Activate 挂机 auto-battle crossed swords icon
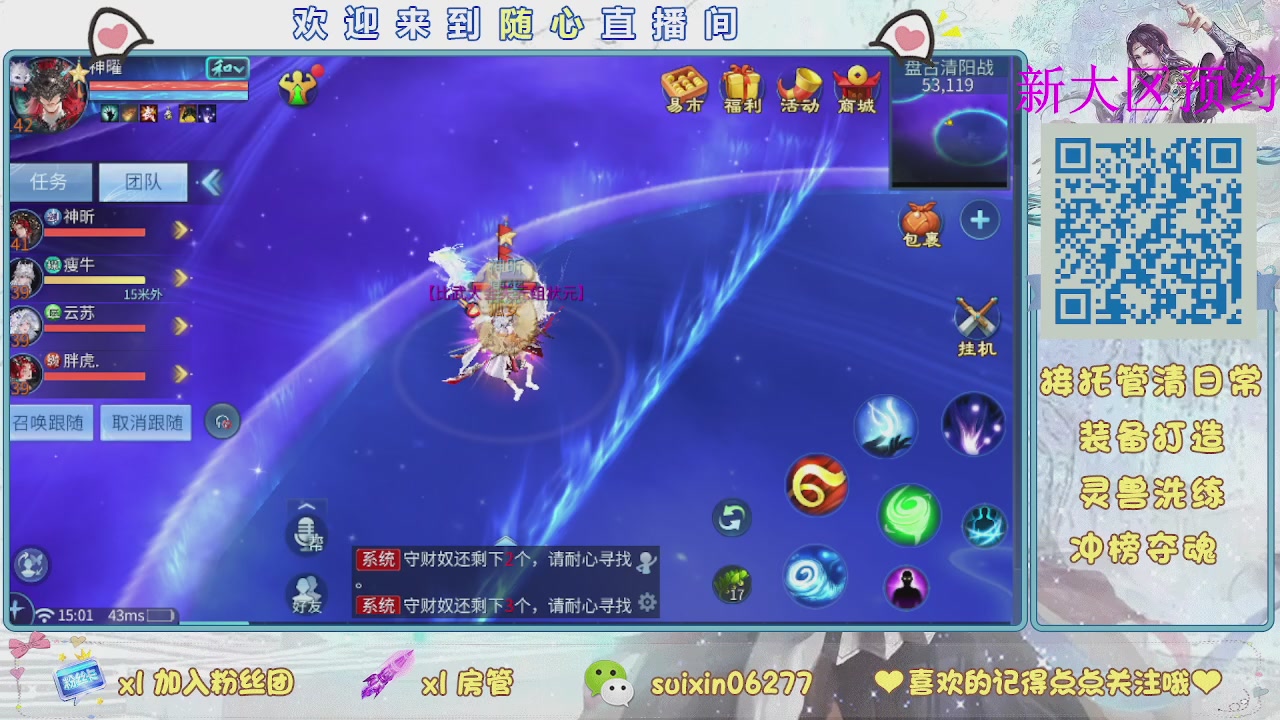This screenshot has height=720, width=1280. coord(975,318)
